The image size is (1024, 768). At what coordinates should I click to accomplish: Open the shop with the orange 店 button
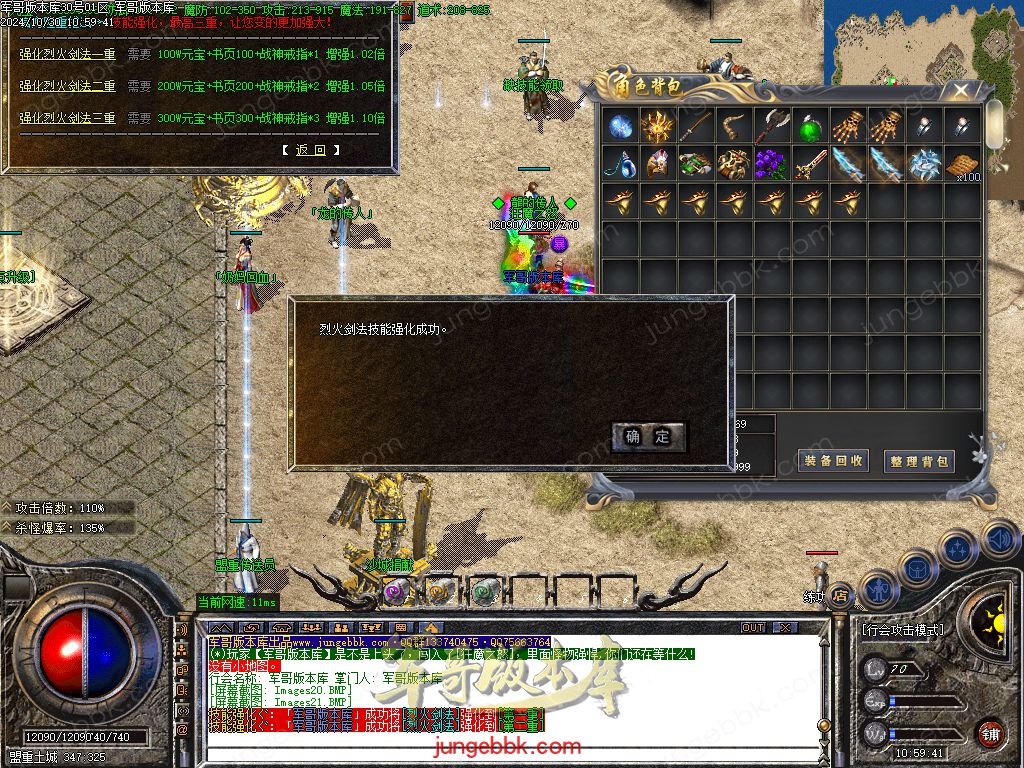click(x=840, y=594)
